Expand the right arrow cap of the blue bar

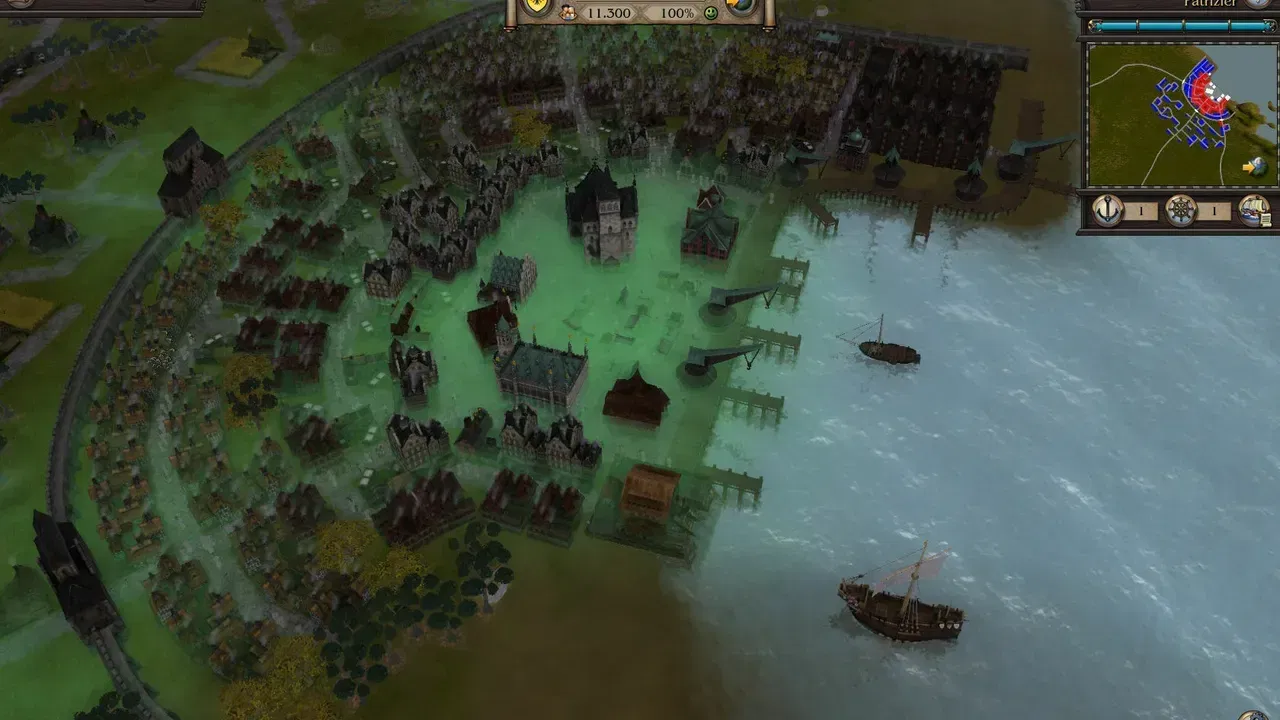click(1268, 26)
